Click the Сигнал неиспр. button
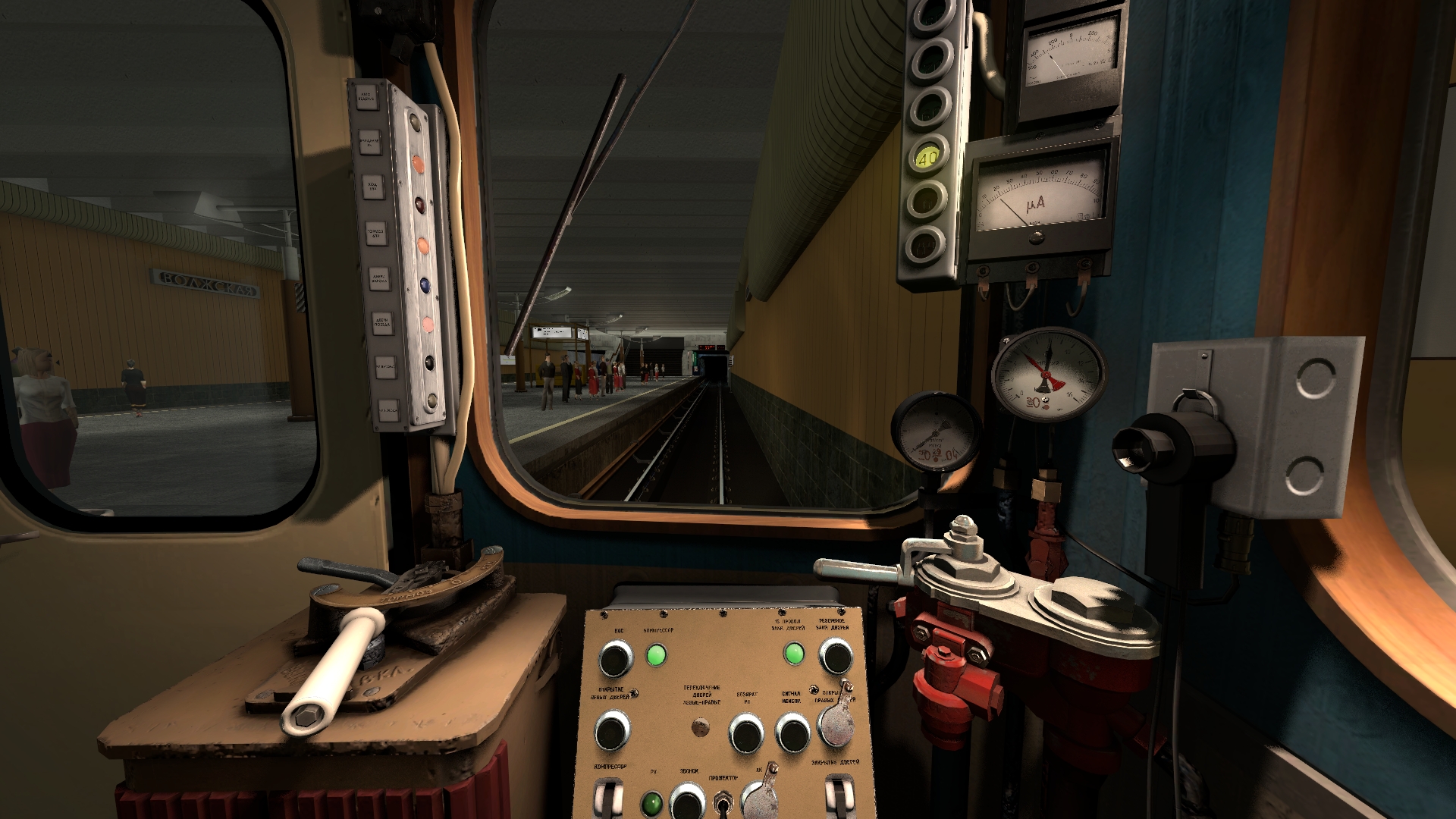1456x819 pixels. 792,733
